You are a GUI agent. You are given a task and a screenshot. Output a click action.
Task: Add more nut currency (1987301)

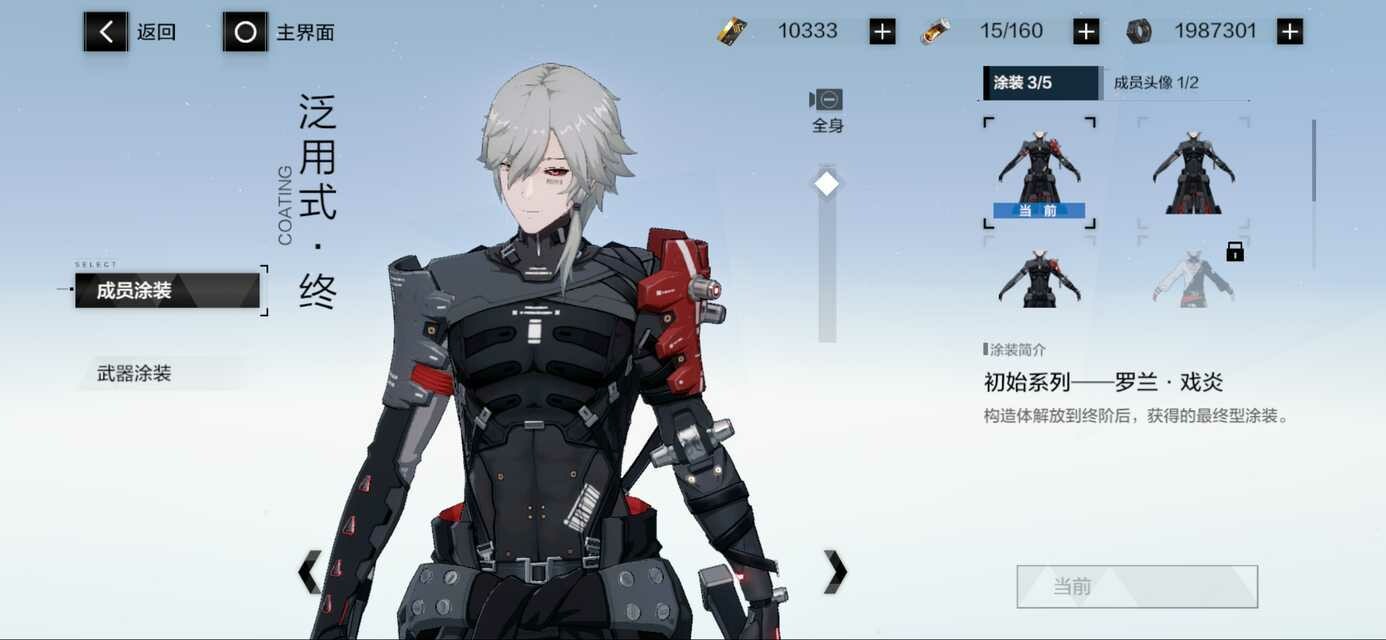[x=1290, y=32]
